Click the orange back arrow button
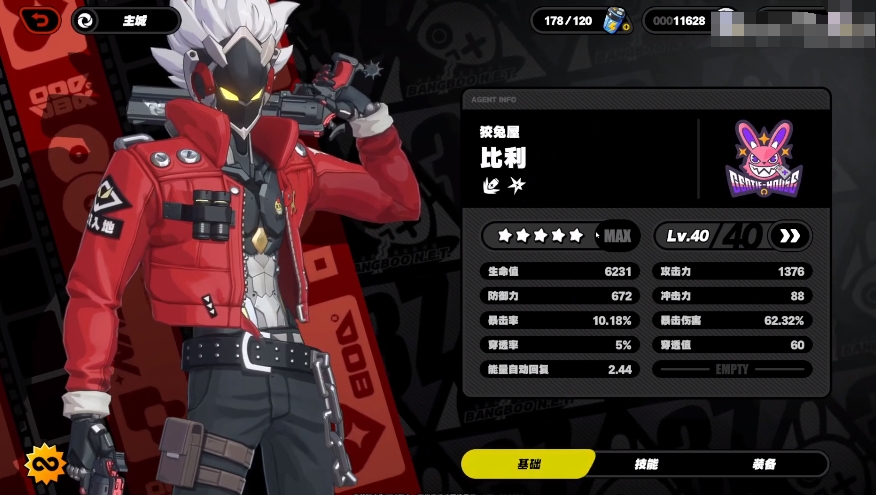Viewport: 876px width, 495px height. 39,19
